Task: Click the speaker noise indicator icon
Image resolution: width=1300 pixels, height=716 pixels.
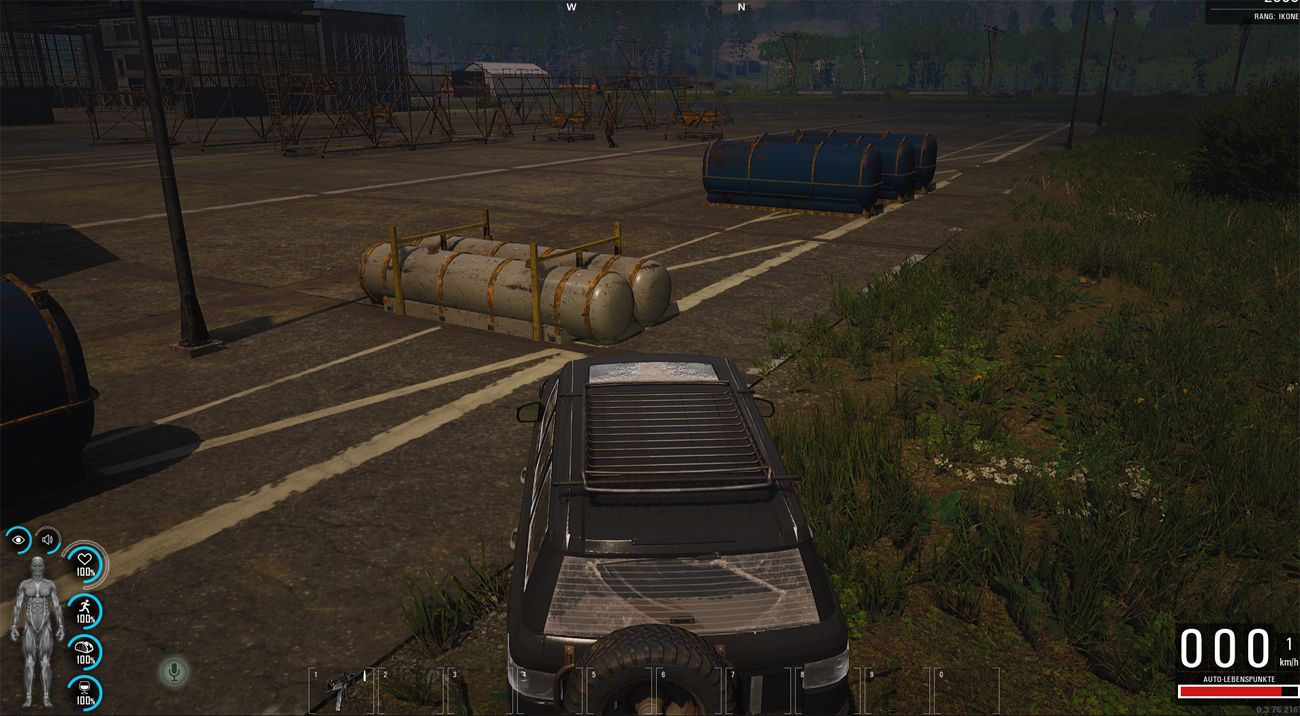Action: point(47,541)
